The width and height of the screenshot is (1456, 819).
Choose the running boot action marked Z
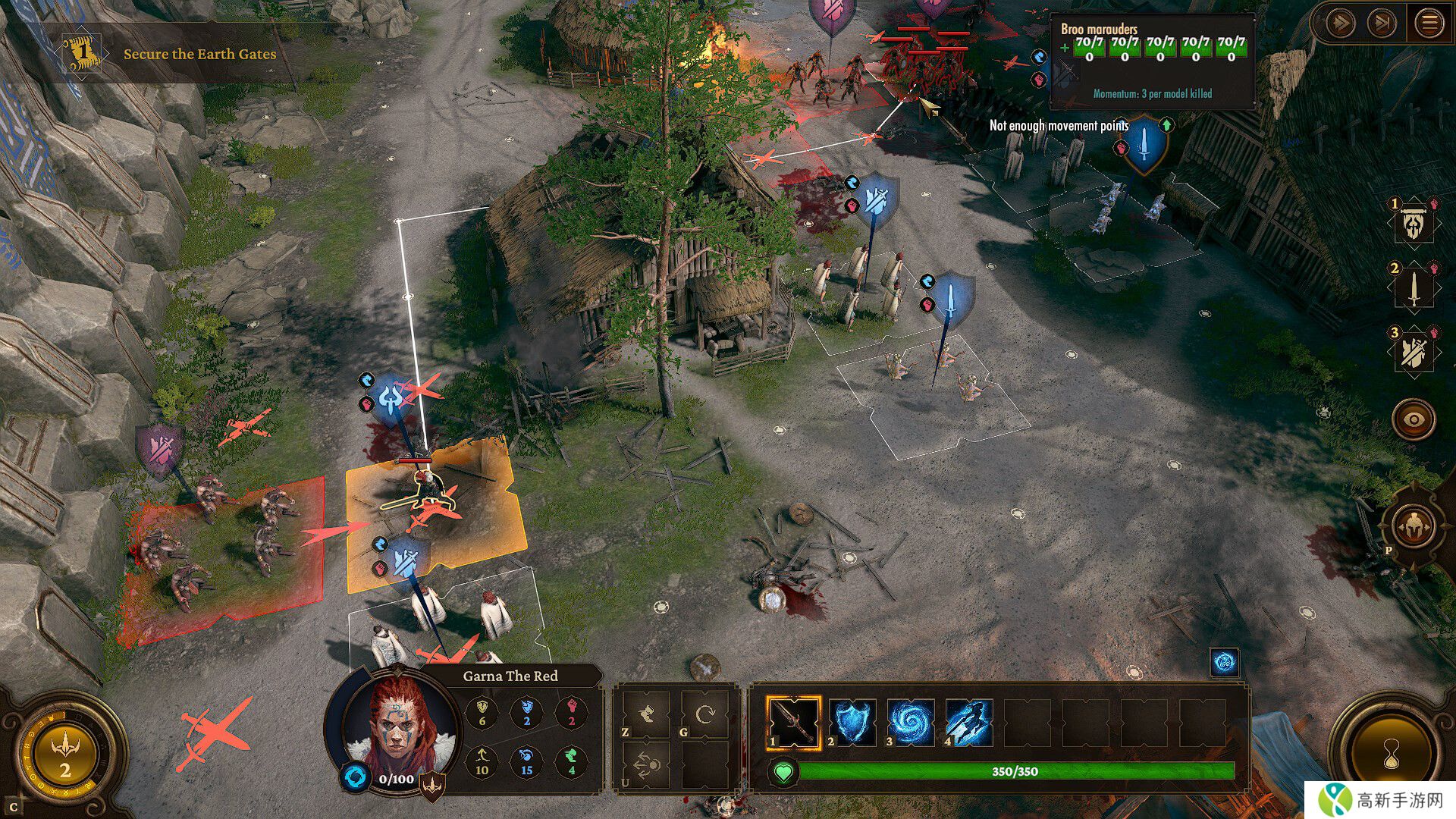[647, 714]
